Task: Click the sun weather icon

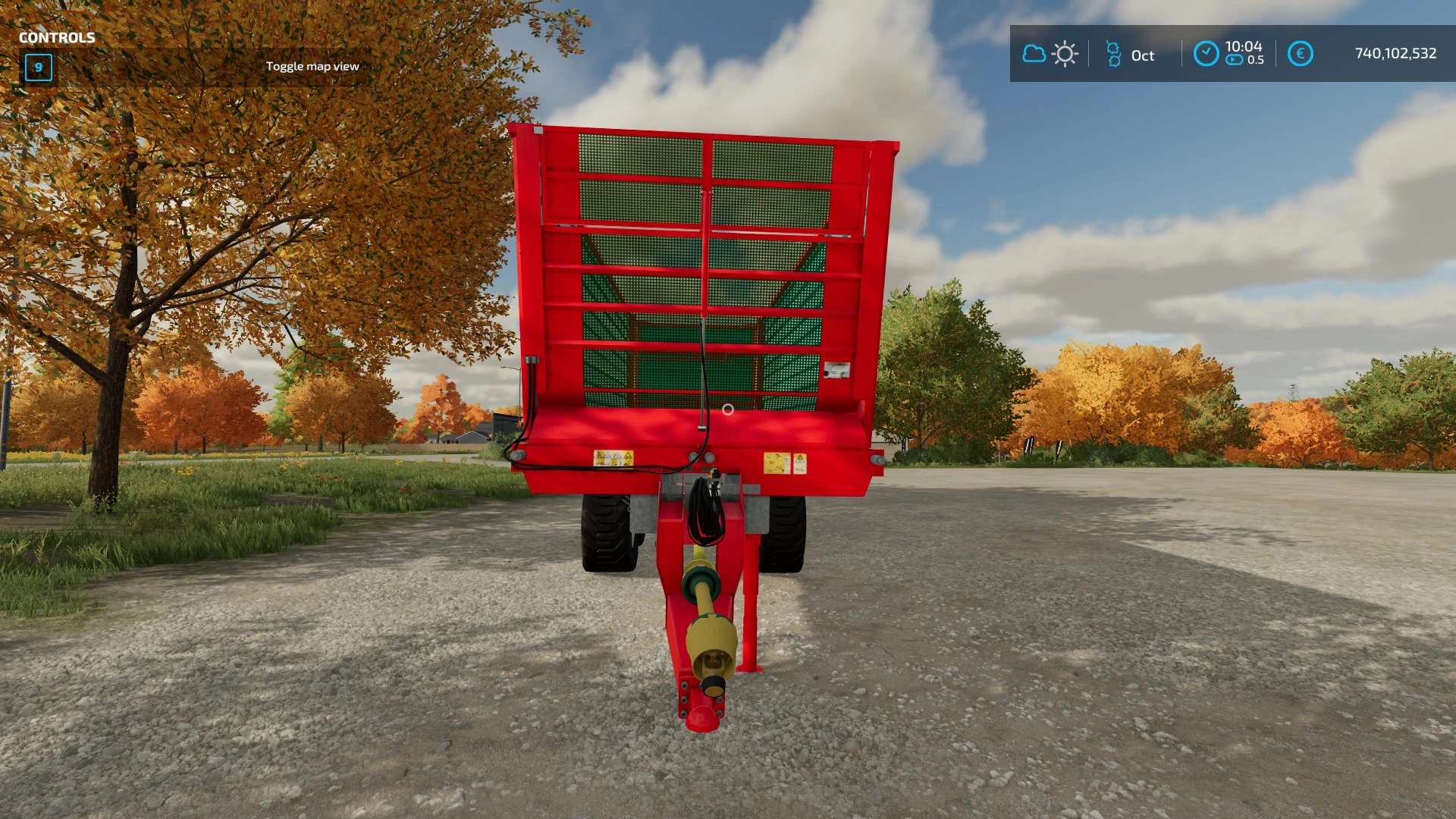Action: click(1065, 54)
